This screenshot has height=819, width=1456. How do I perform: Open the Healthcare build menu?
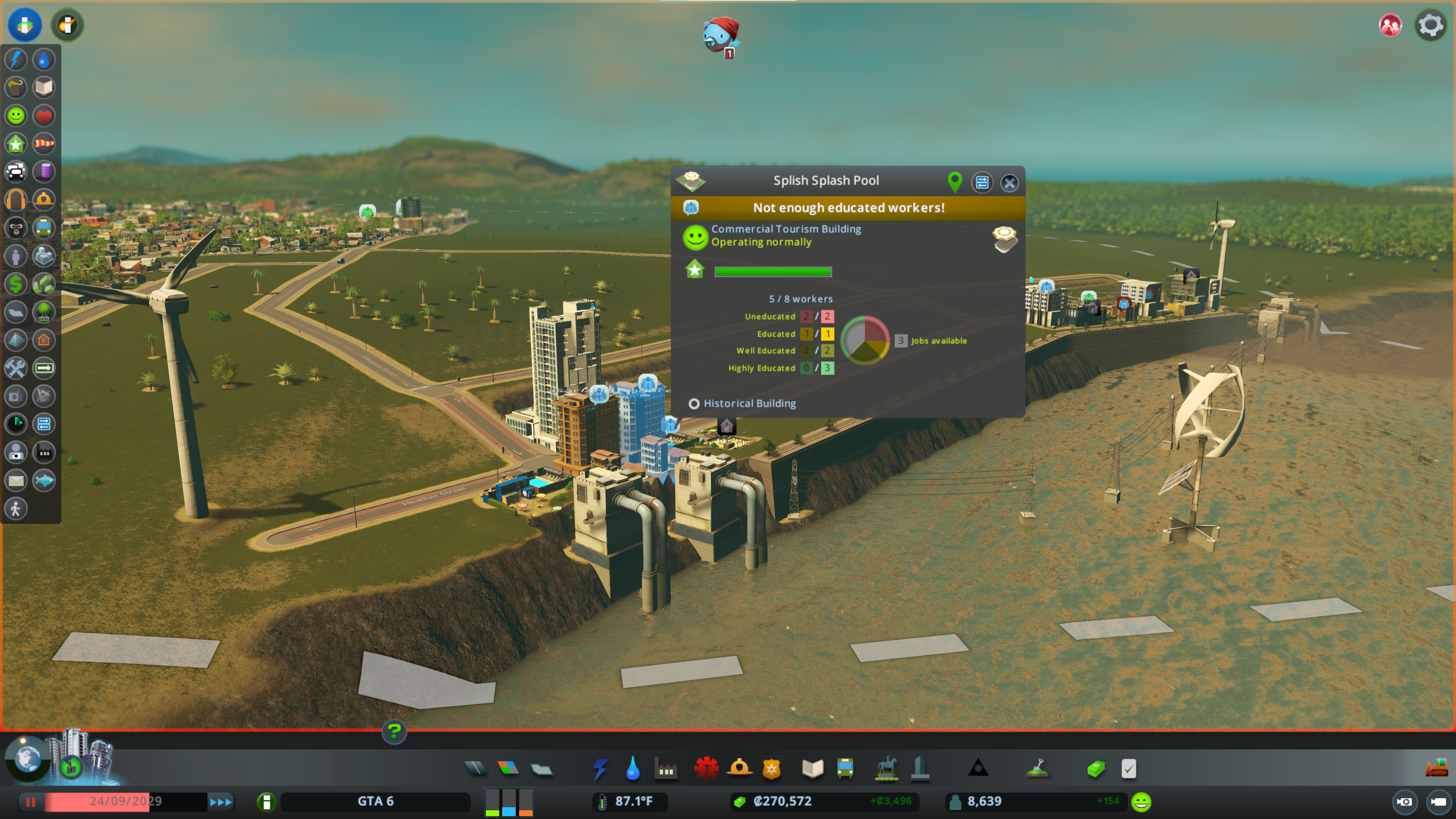706,769
